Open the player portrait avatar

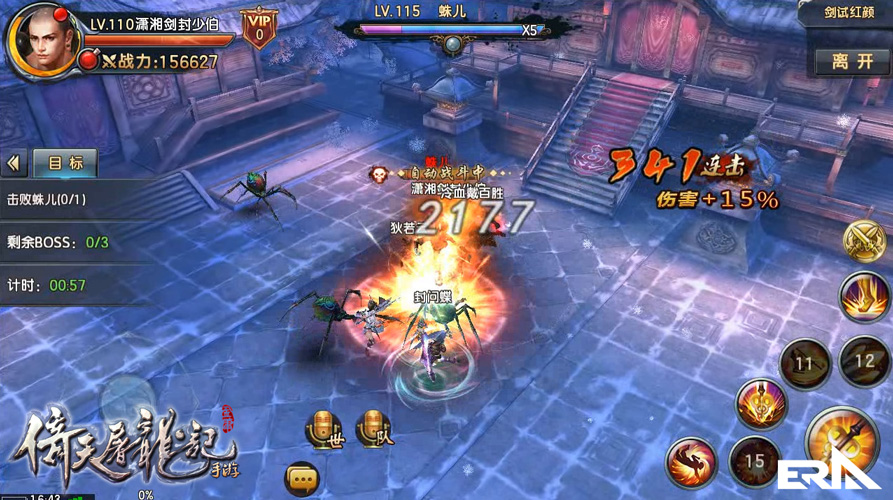pyautogui.click(x=42, y=40)
